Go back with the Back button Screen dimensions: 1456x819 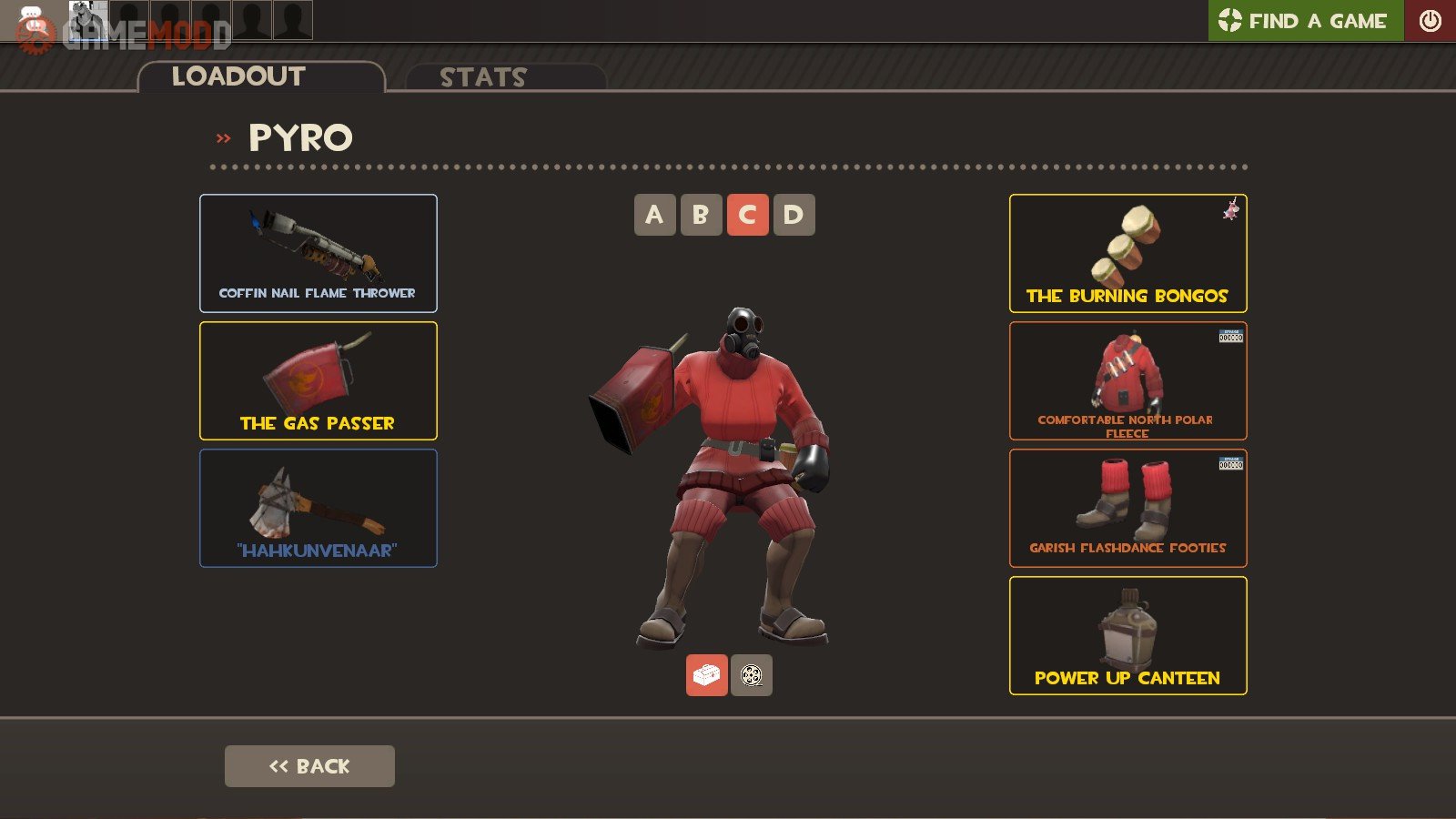click(309, 766)
